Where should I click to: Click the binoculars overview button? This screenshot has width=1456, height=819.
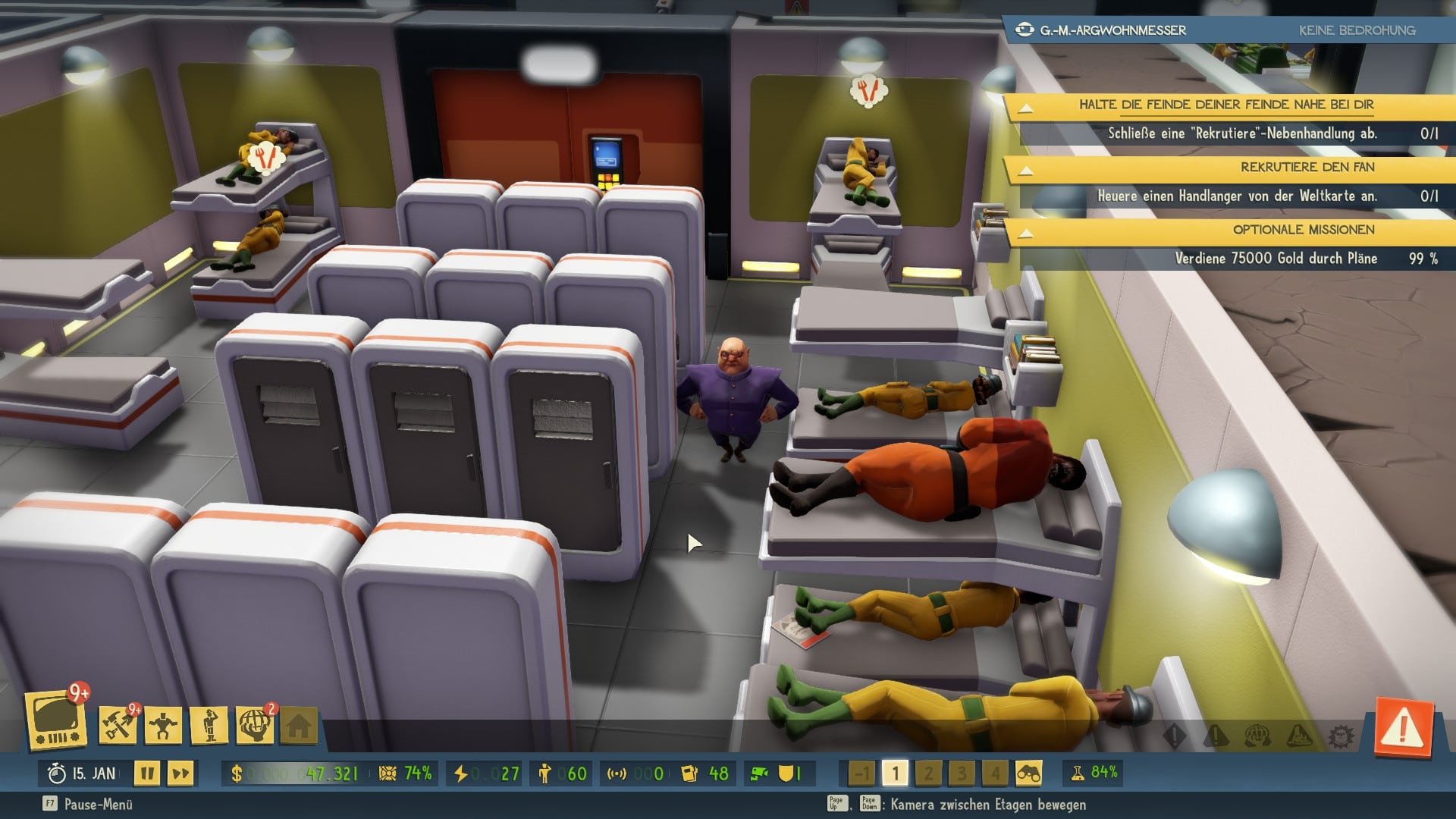1028,773
